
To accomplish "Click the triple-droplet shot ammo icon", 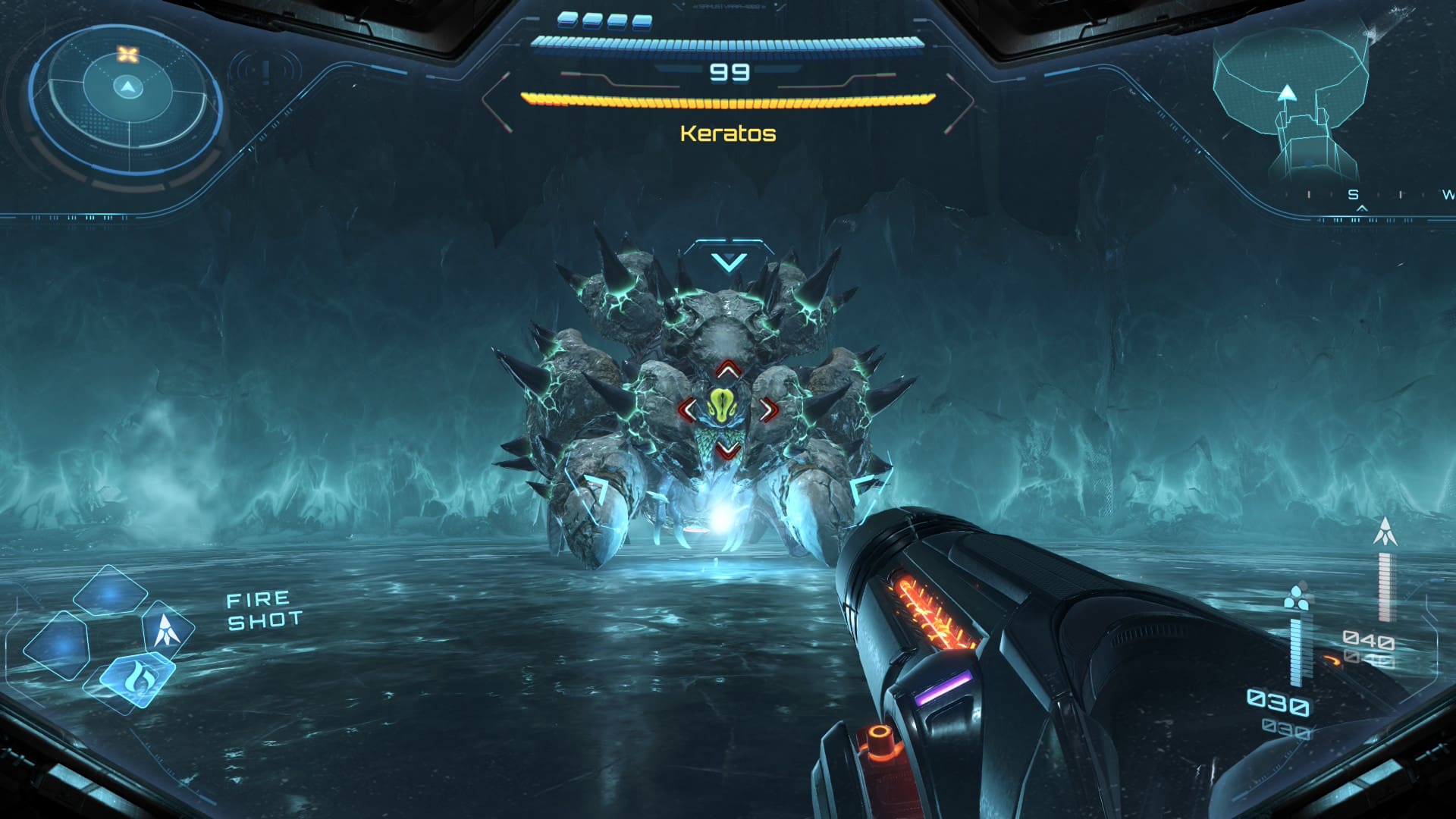I will [1299, 596].
